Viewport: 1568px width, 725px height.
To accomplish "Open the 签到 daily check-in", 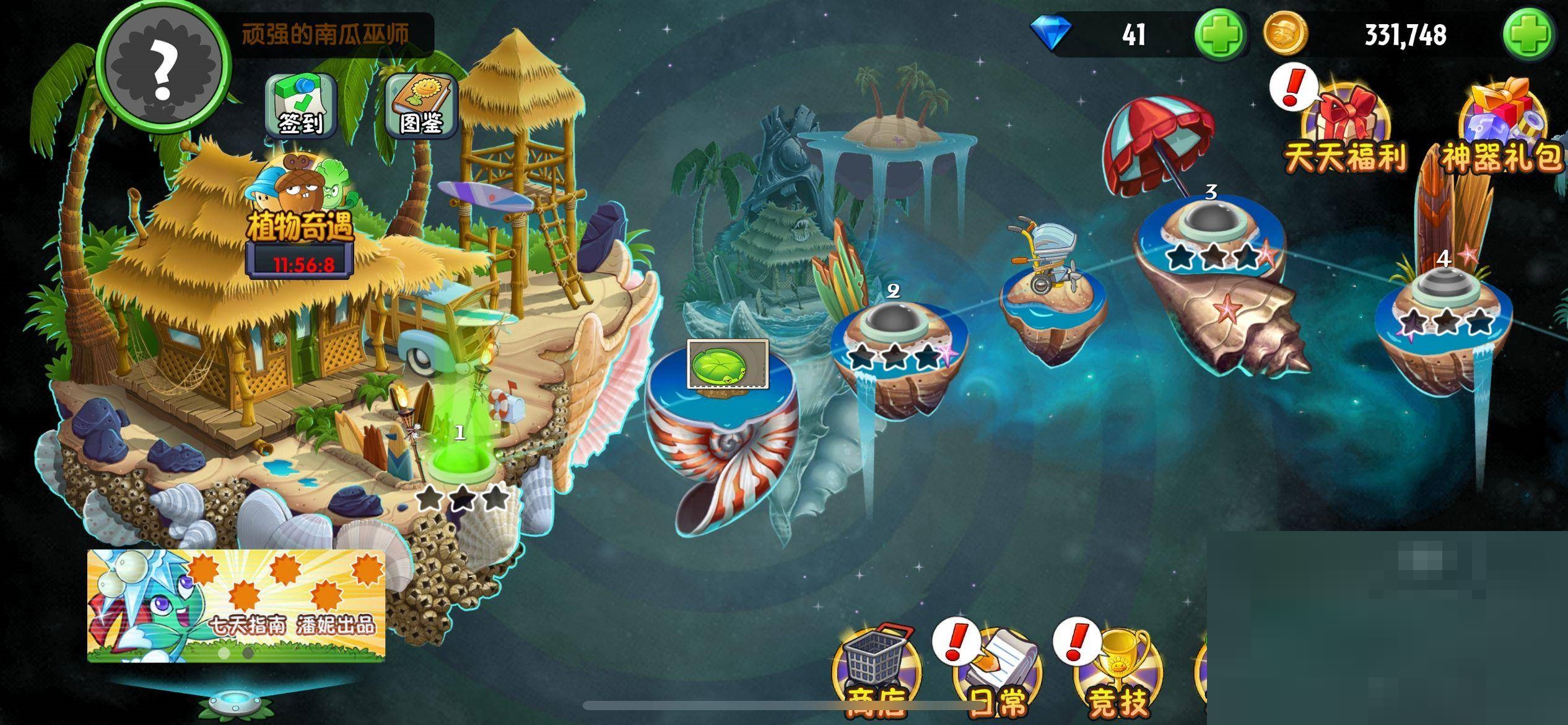I will tap(300, 107).
